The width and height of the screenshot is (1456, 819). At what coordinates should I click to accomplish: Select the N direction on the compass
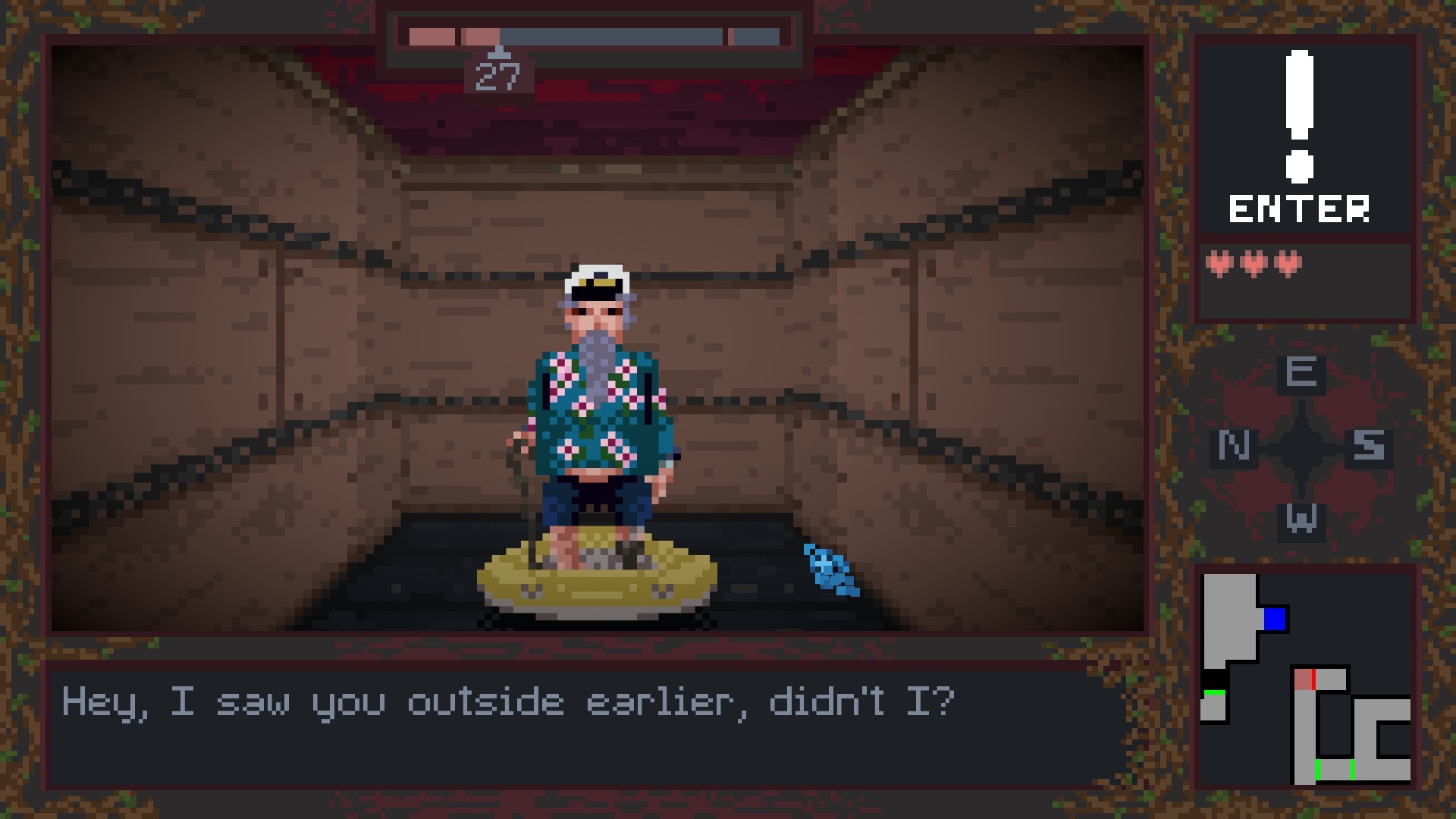pyautogui.click(x=1233, y=446)
